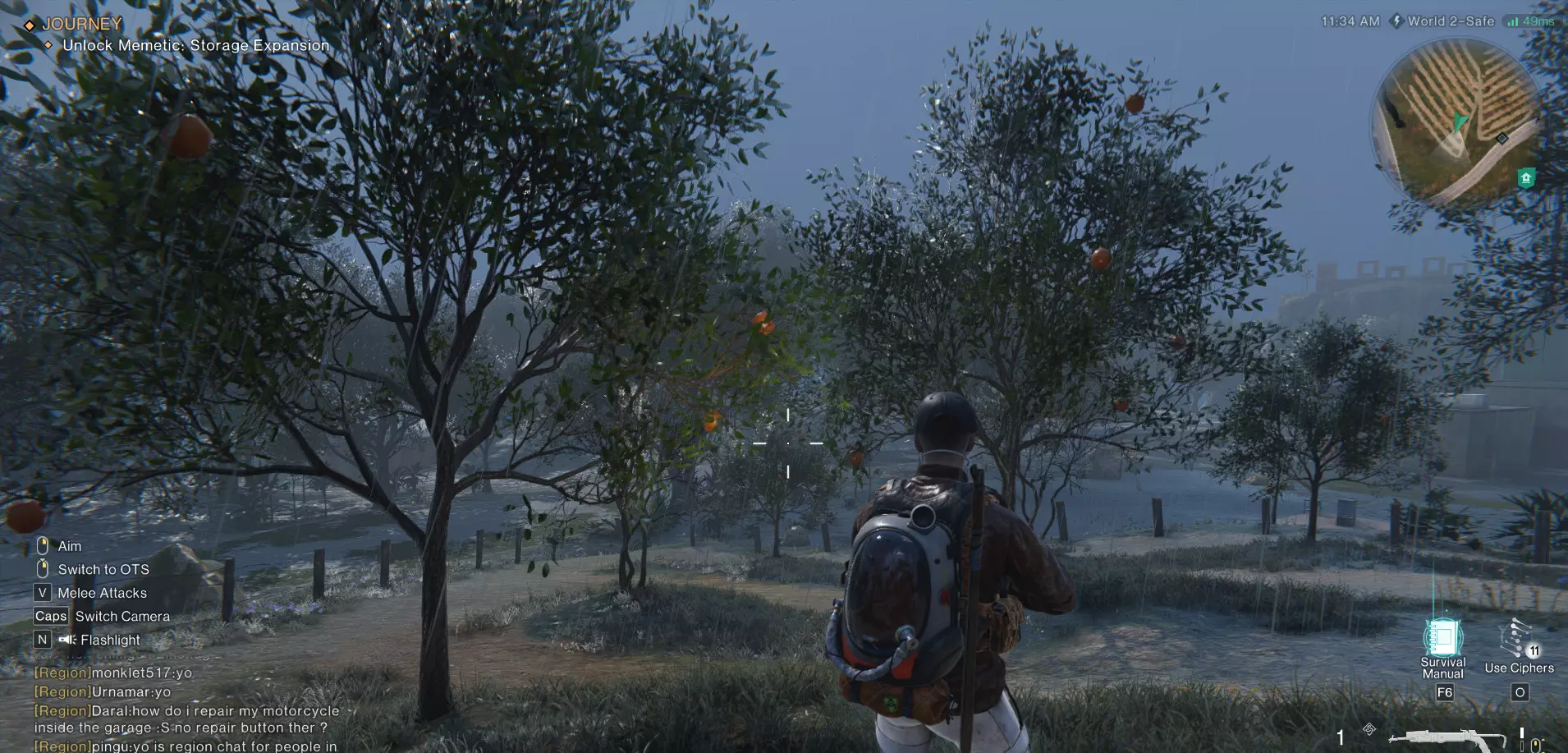Select the black diamond marker on the minimap
The image size is (1568, 753).
pyautogui.click(x=1502, y=138)
